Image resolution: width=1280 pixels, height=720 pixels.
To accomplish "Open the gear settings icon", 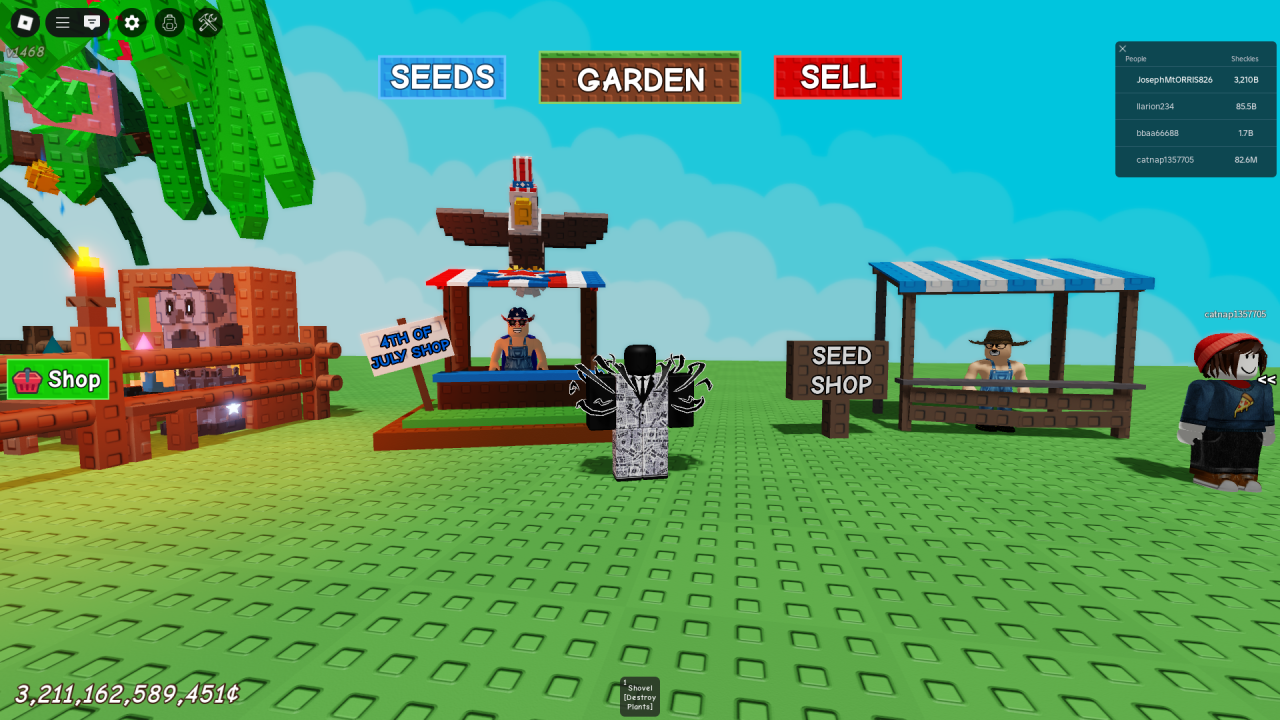I will 132,22.
